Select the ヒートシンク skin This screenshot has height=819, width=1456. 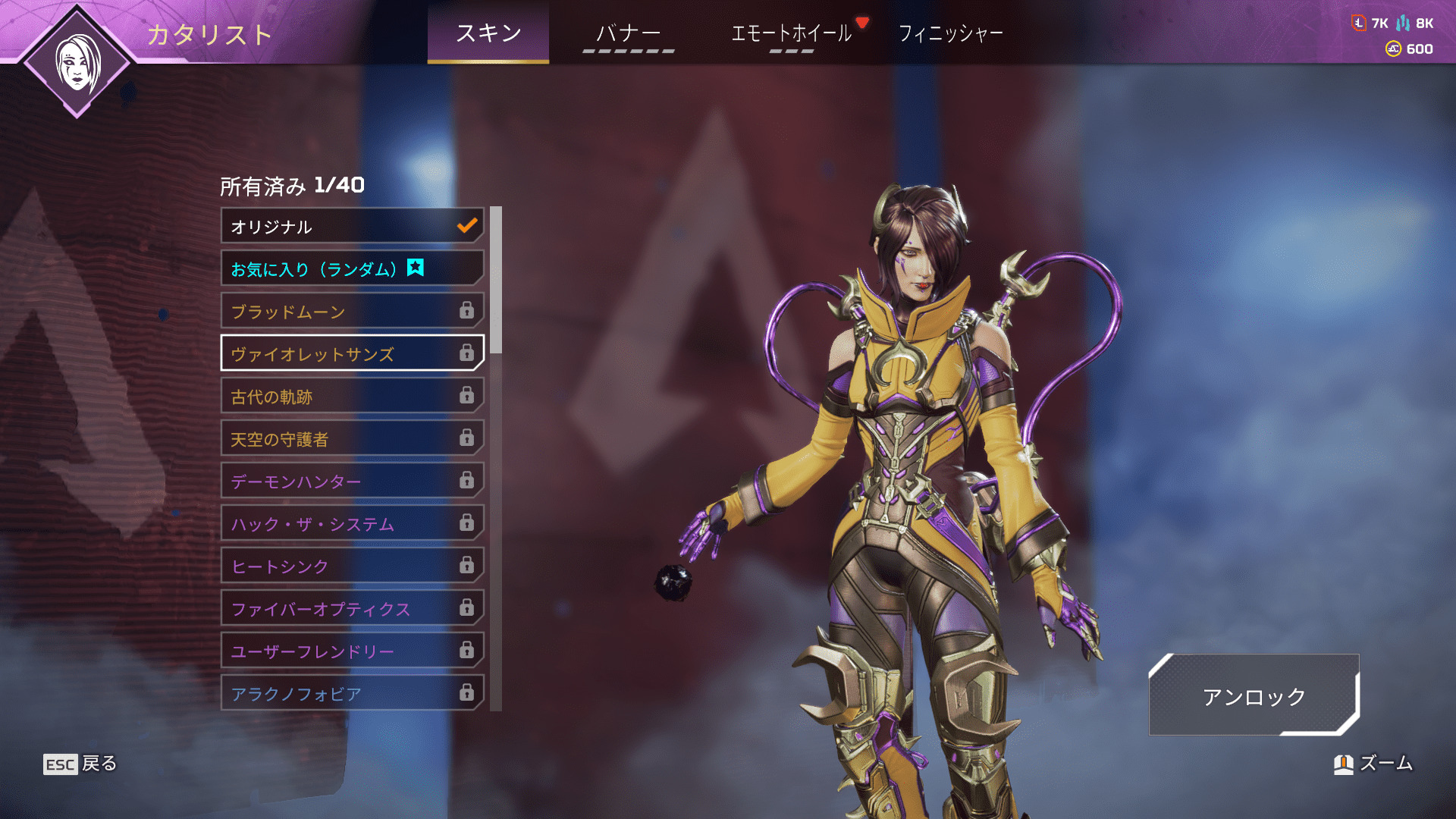click(x=352, y=566)
